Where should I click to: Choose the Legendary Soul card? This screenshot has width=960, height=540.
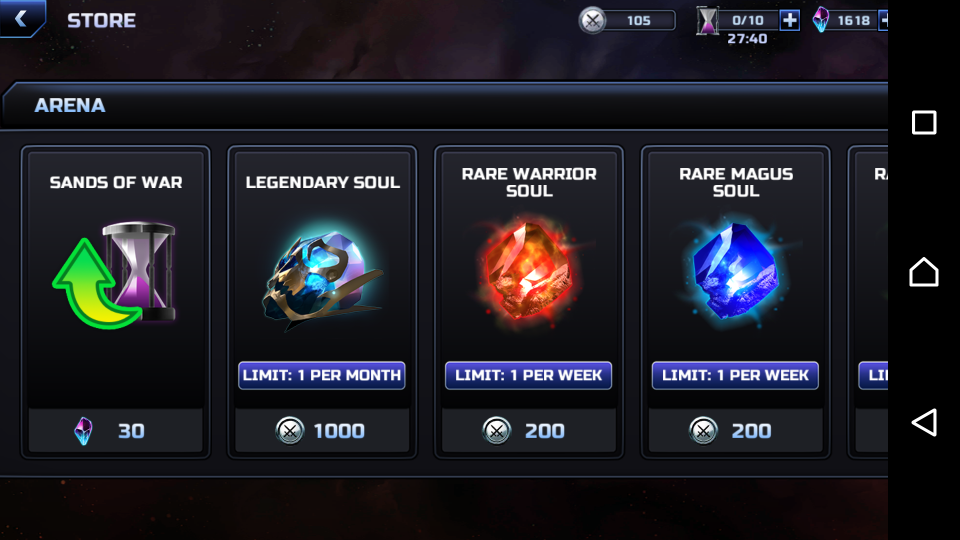click(x=322, y=270)
